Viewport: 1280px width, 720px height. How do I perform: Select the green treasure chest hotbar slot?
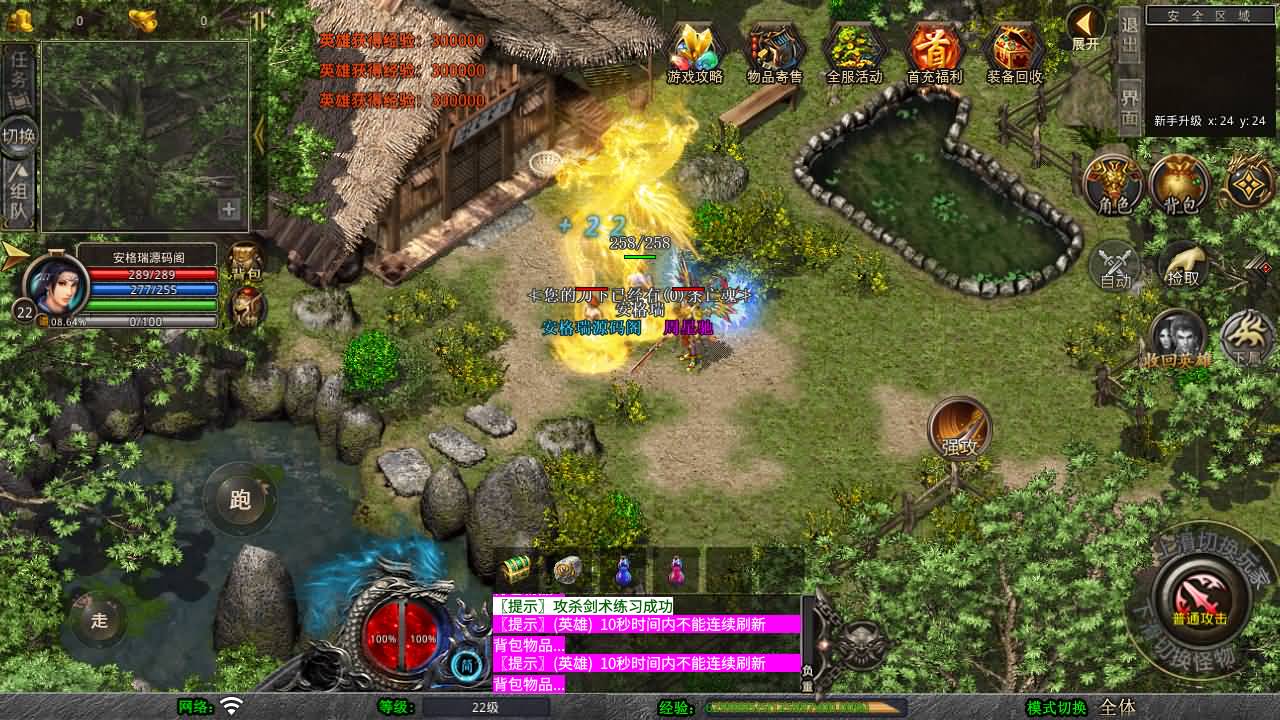(x=517, y=571)
